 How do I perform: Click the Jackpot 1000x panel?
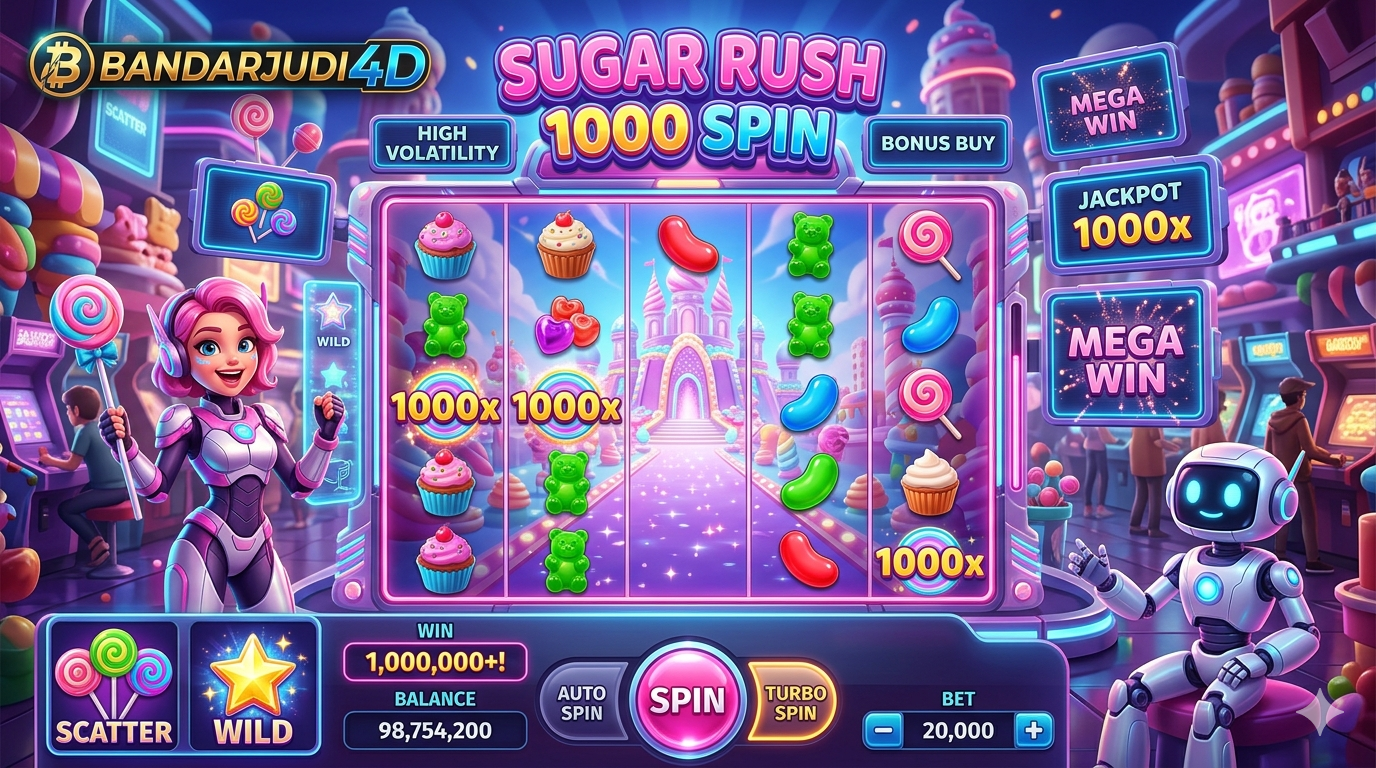coord(1129,214)
